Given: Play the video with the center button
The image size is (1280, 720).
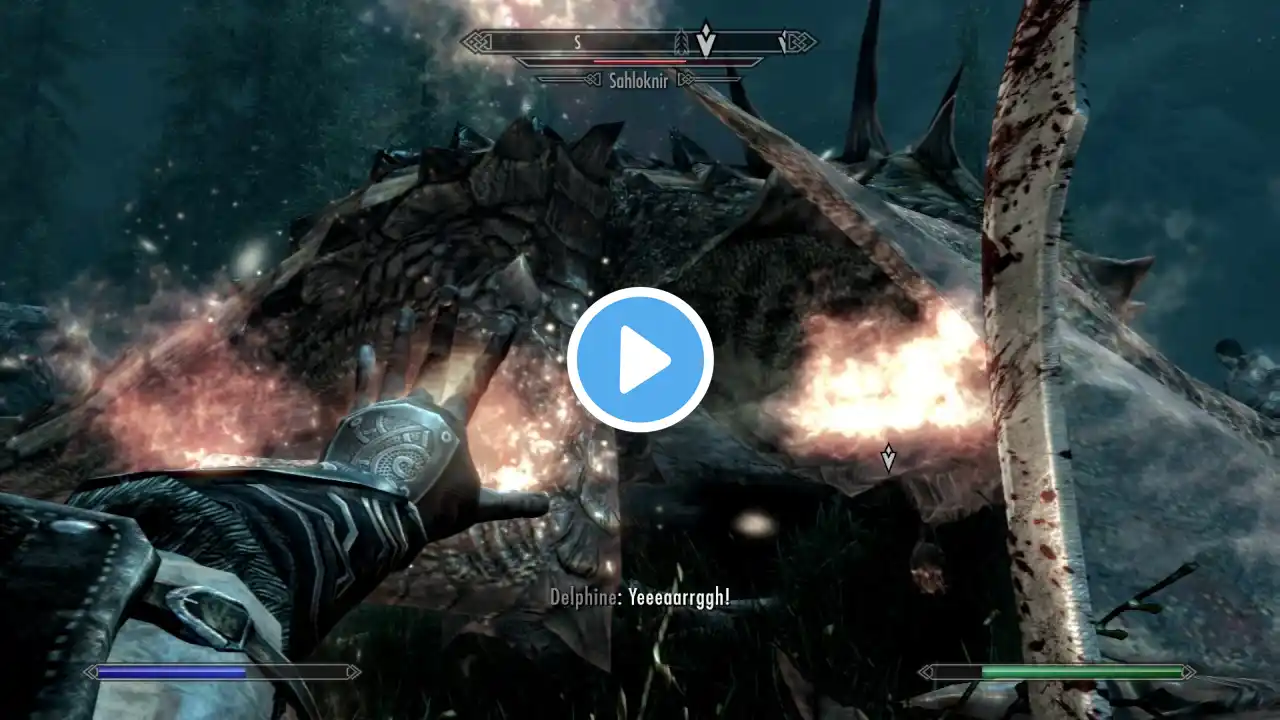Looking at the screenshot, I should point(640,360).
